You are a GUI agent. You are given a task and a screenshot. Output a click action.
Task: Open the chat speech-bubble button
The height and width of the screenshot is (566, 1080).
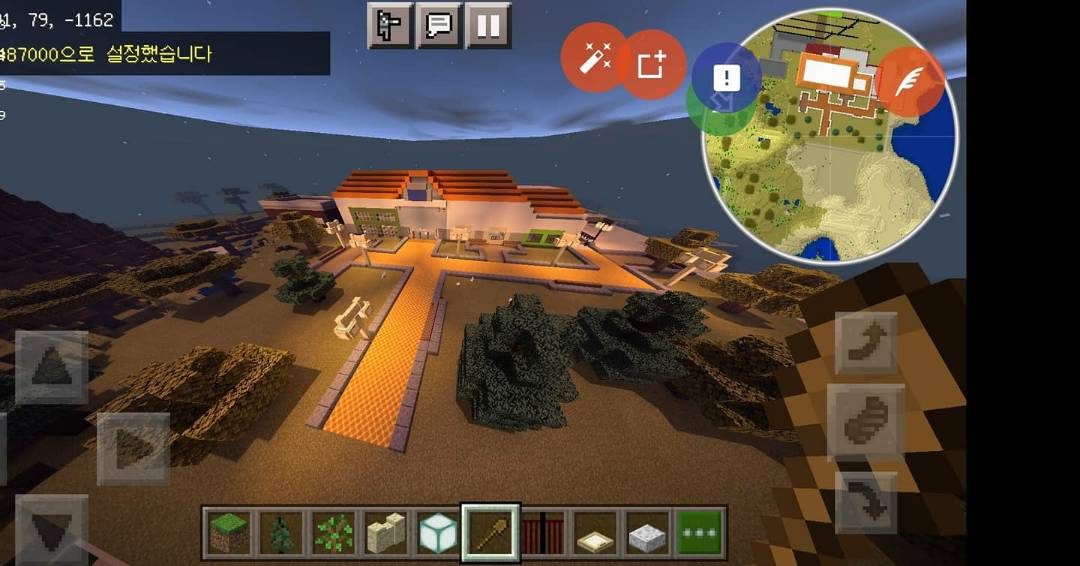click(x=439, y=26)
